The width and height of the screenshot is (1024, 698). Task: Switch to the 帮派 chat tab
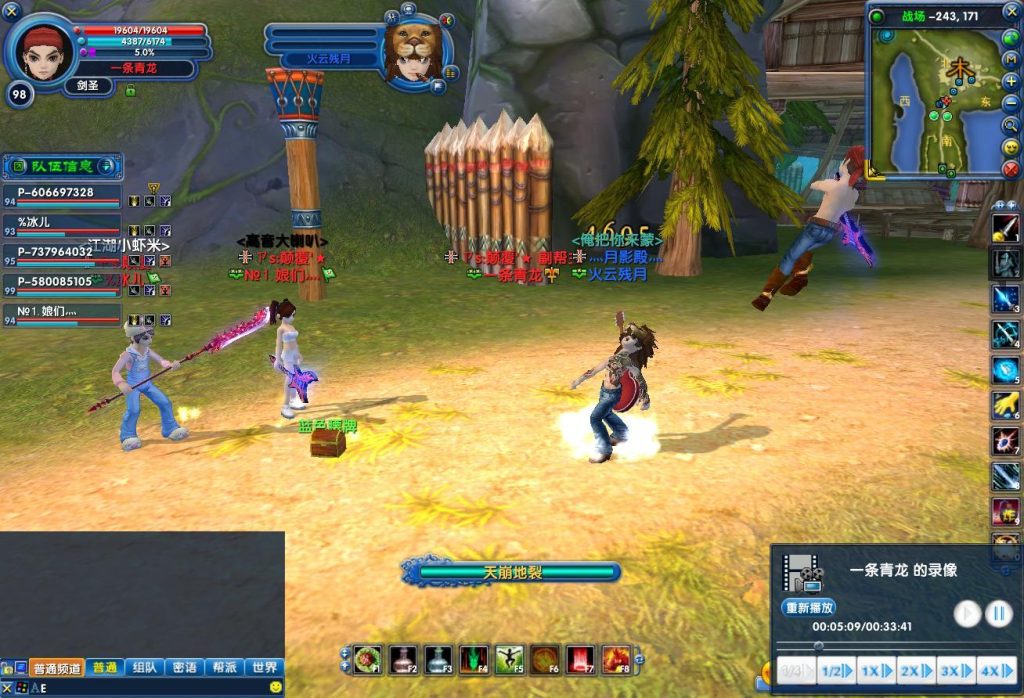tap(225, 668)
